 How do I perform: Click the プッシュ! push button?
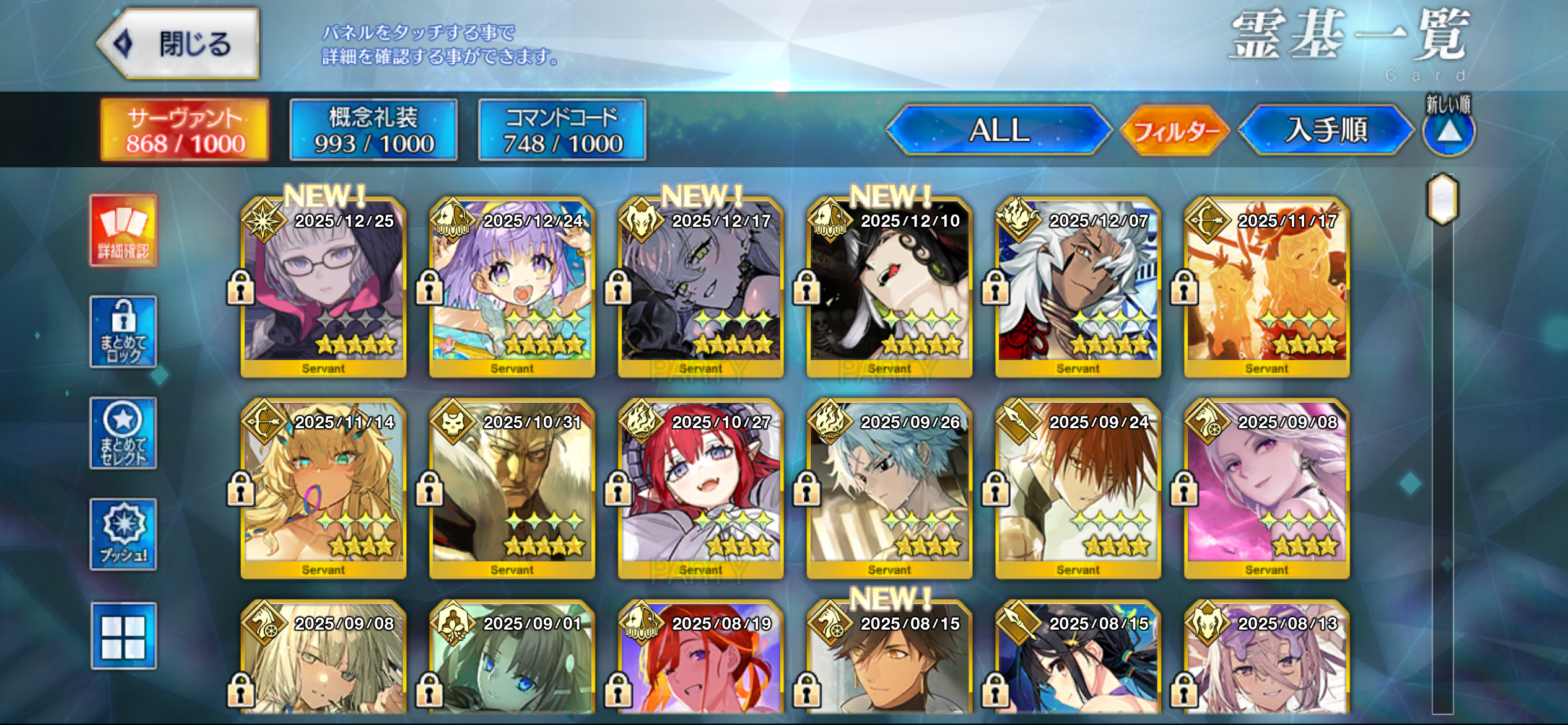click(123, 534)
